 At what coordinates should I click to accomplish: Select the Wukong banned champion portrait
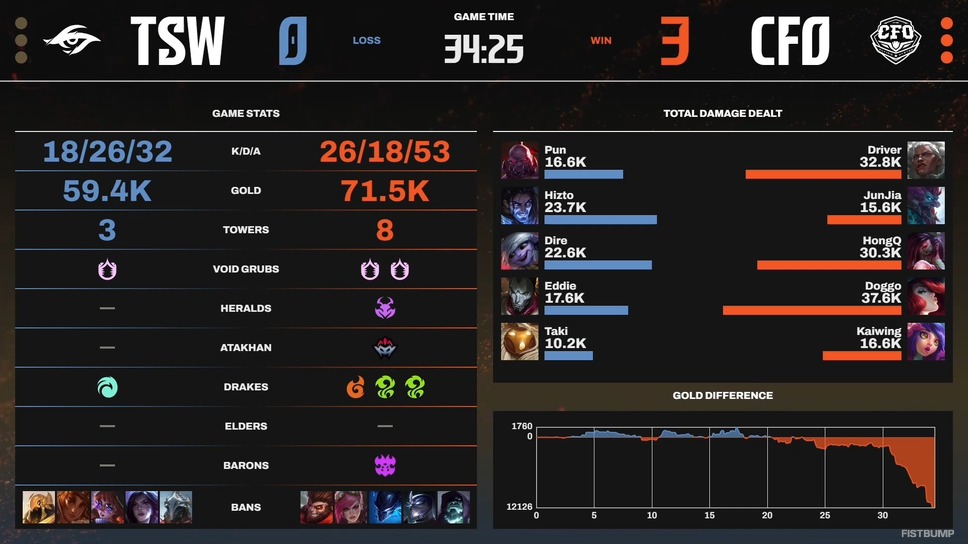pyautogui.click(x=316, y=507)
